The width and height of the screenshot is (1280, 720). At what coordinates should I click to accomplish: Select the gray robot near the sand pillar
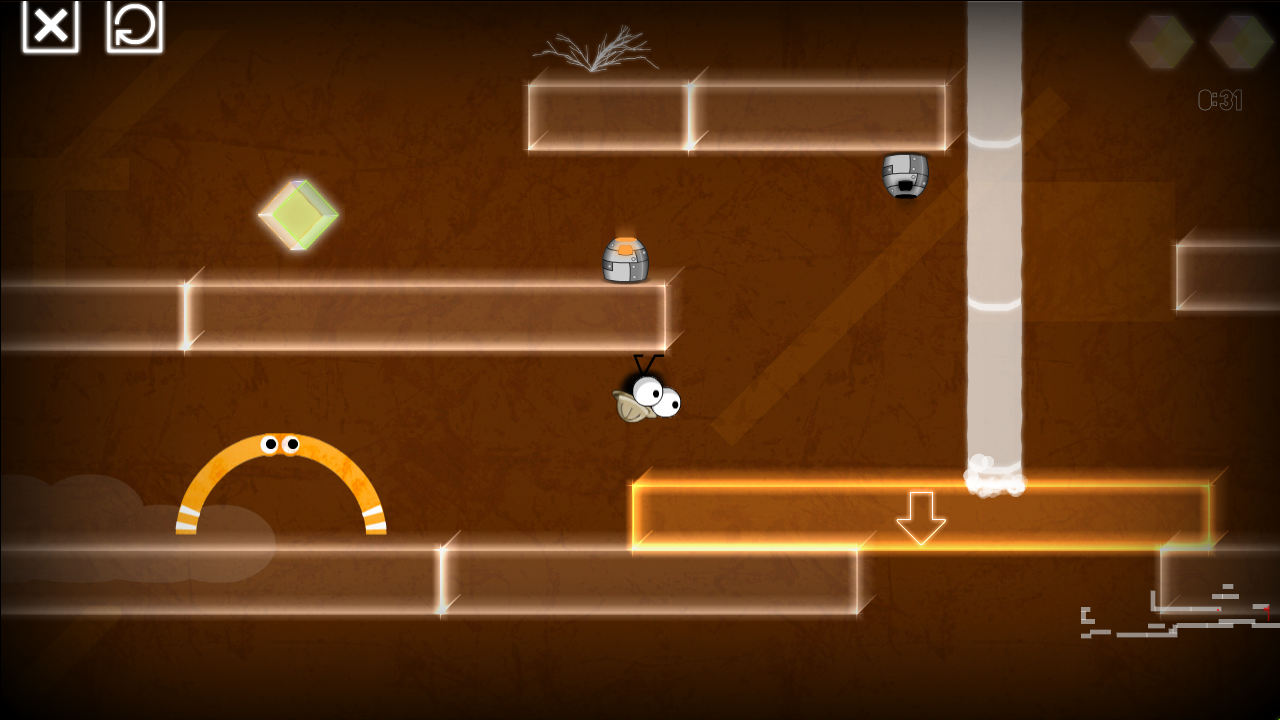coord(905,178)
